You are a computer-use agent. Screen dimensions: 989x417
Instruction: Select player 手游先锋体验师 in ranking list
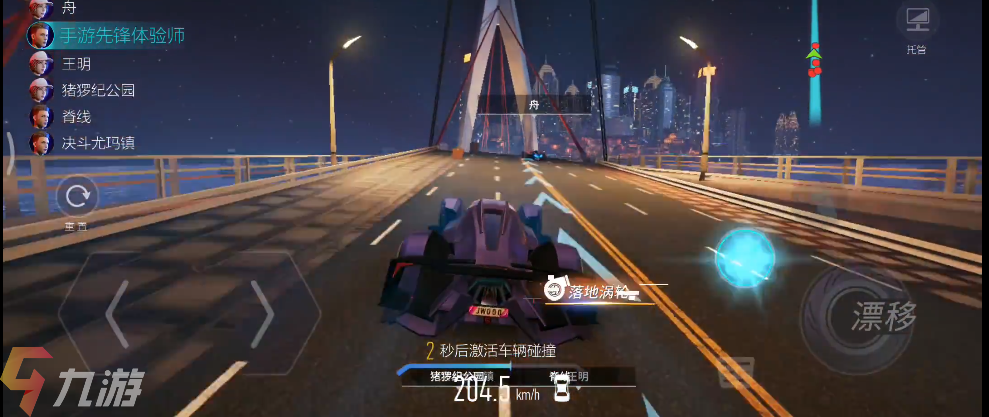(x=121, y=36)
